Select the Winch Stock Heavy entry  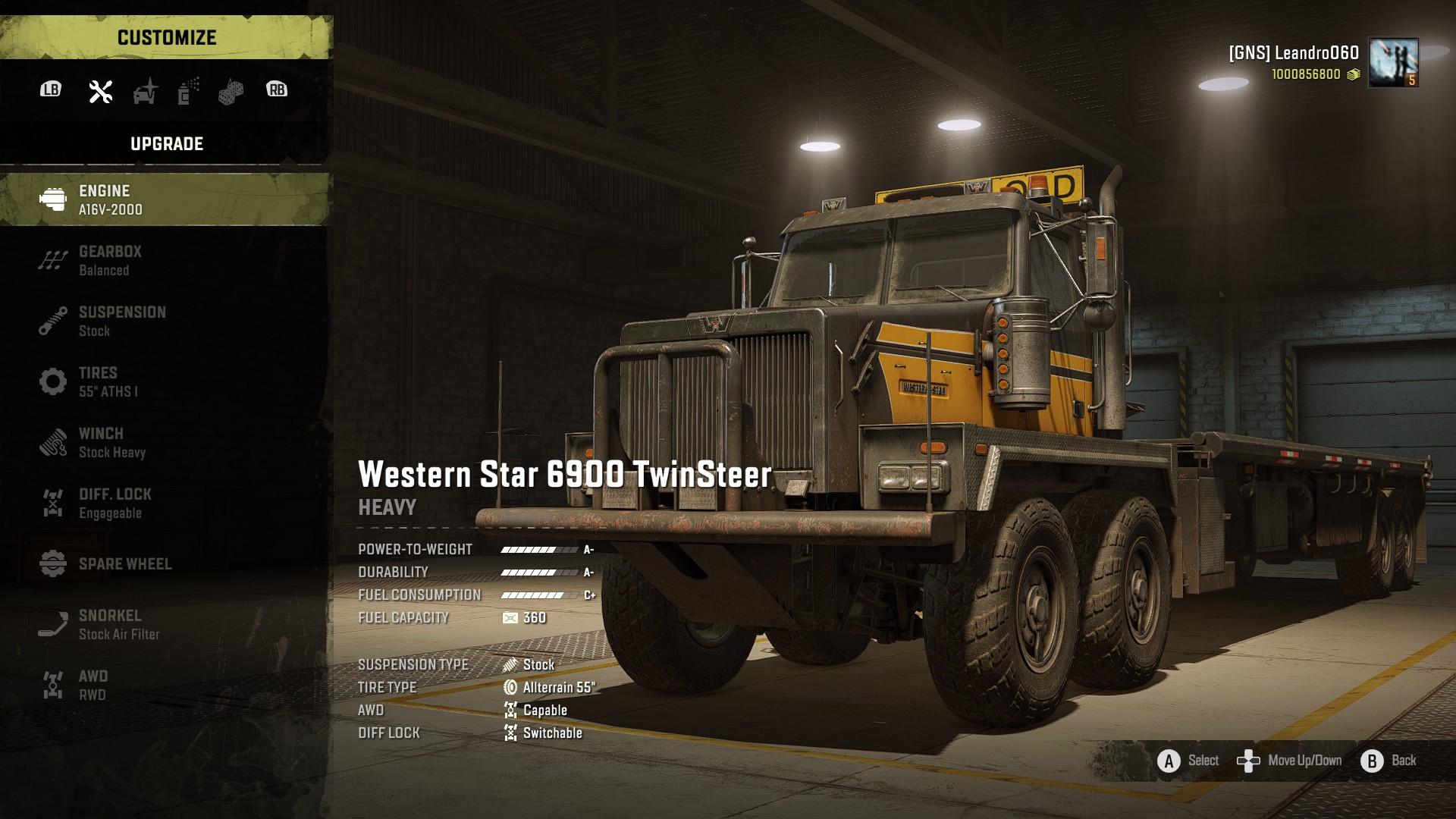165,442
